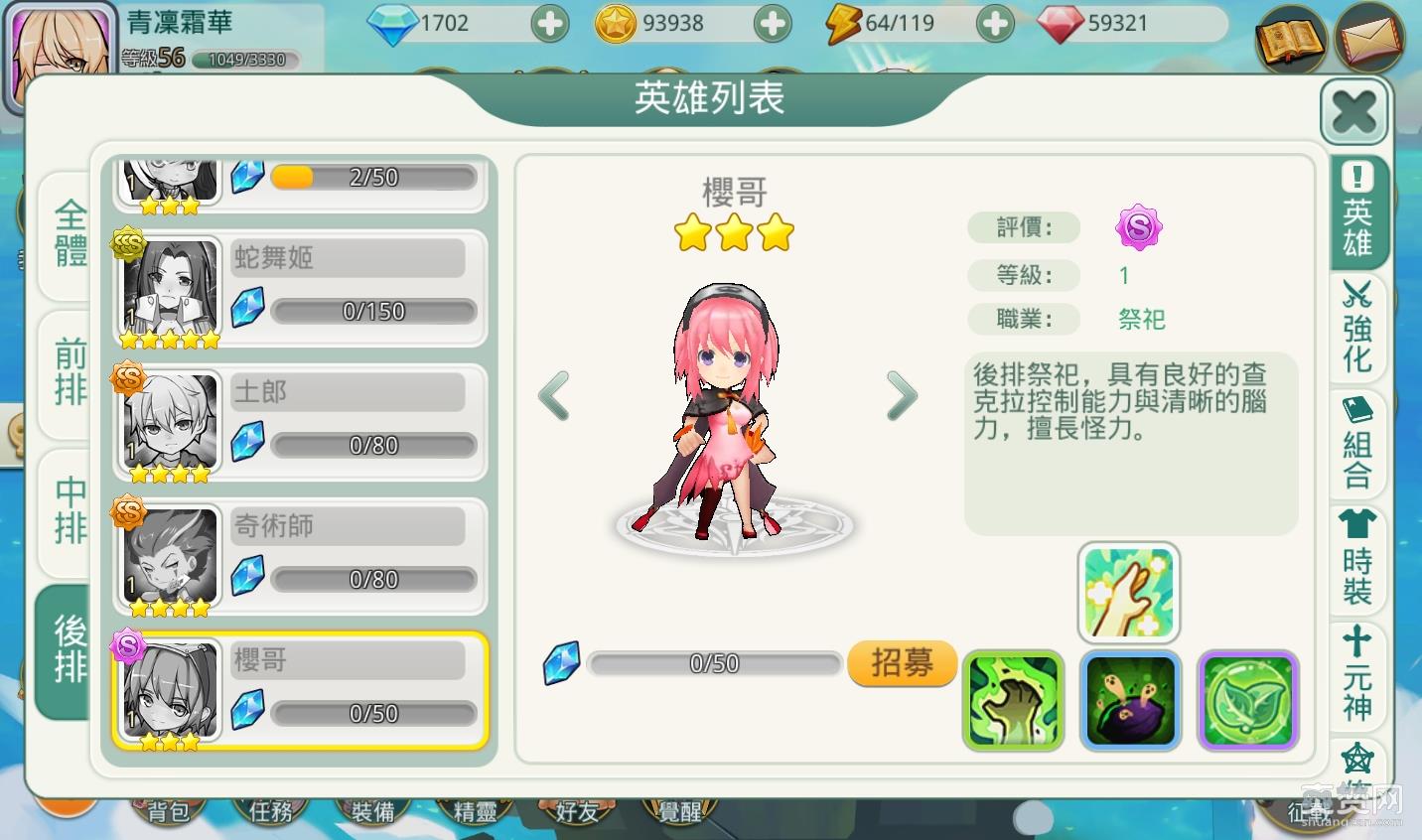Inspect the purple leaf skill icon

1248,700
